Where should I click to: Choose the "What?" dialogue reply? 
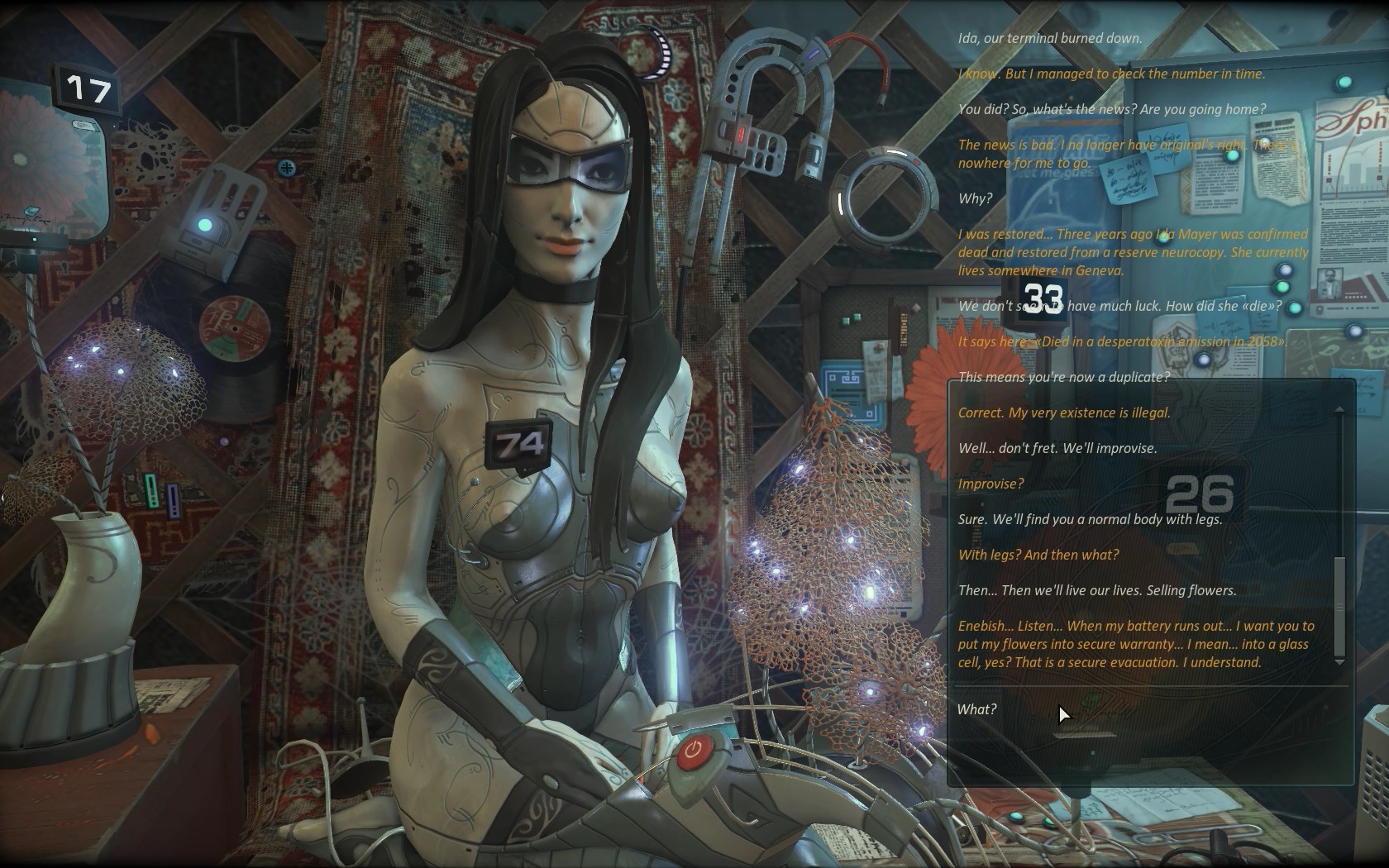tap(977, 709)
